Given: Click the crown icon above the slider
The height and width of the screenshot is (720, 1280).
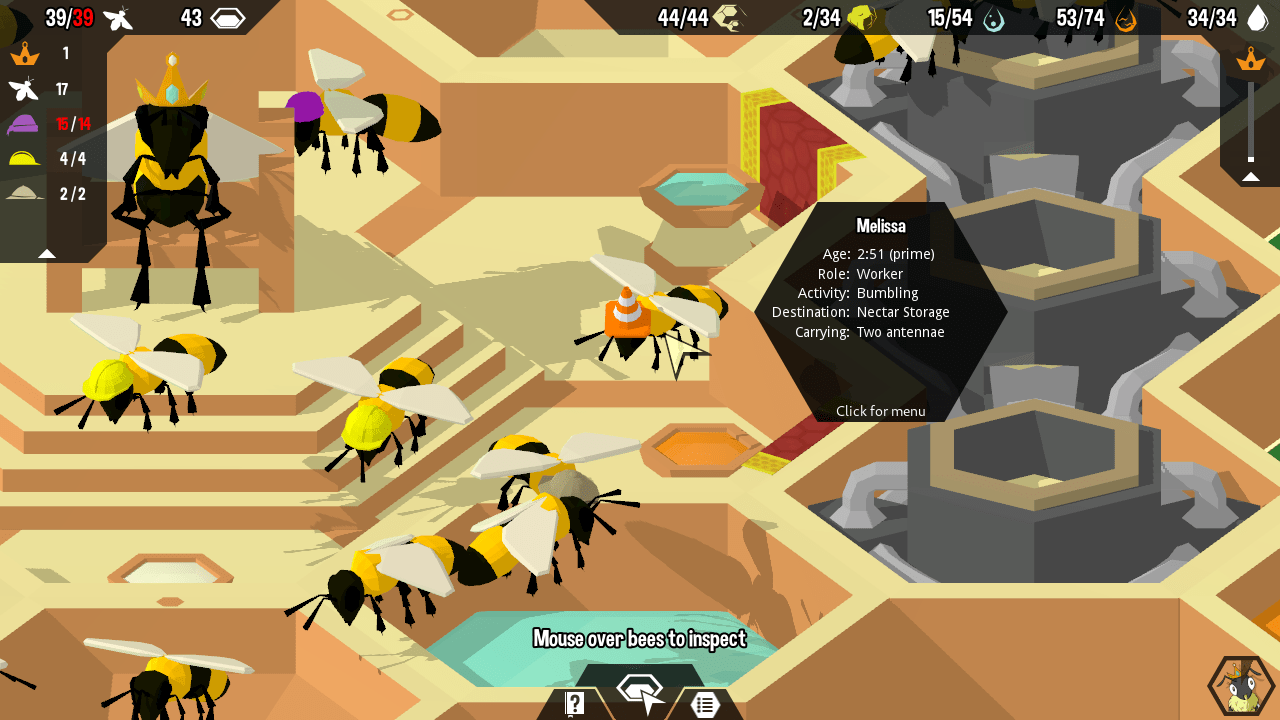Looking at the screenshot, I should (1250, 59).
